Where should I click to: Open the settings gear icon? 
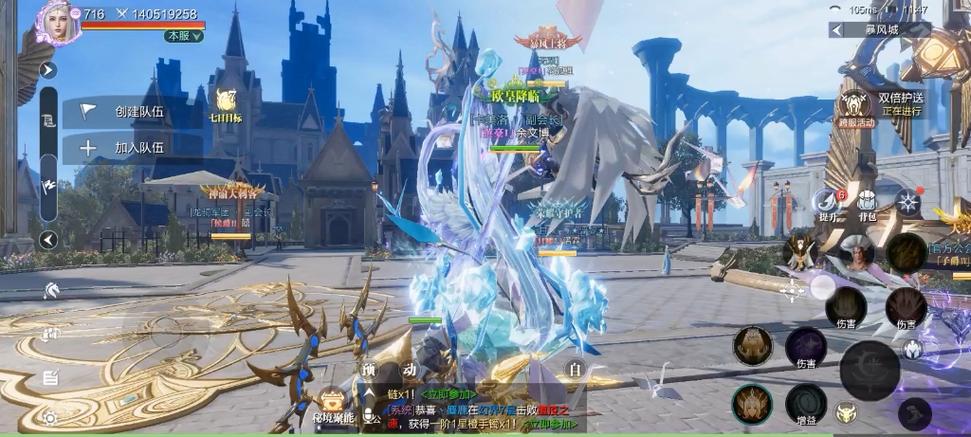pos(50,417)
